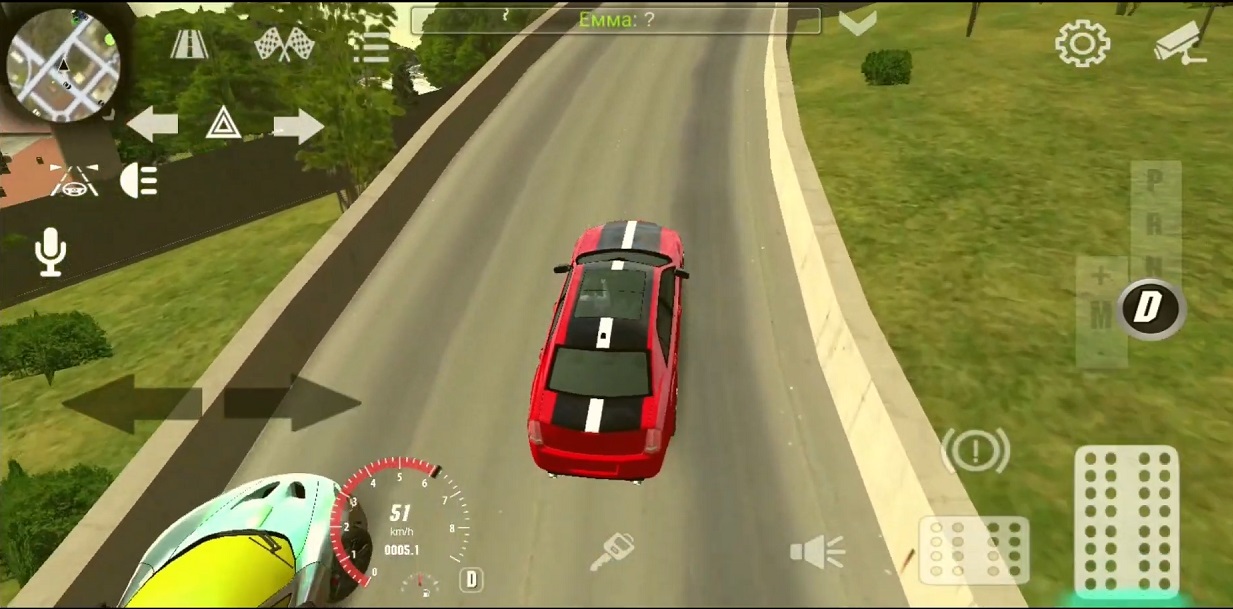
Task: Activate the hazard warning triangle
Action: [x=223, y=124]
